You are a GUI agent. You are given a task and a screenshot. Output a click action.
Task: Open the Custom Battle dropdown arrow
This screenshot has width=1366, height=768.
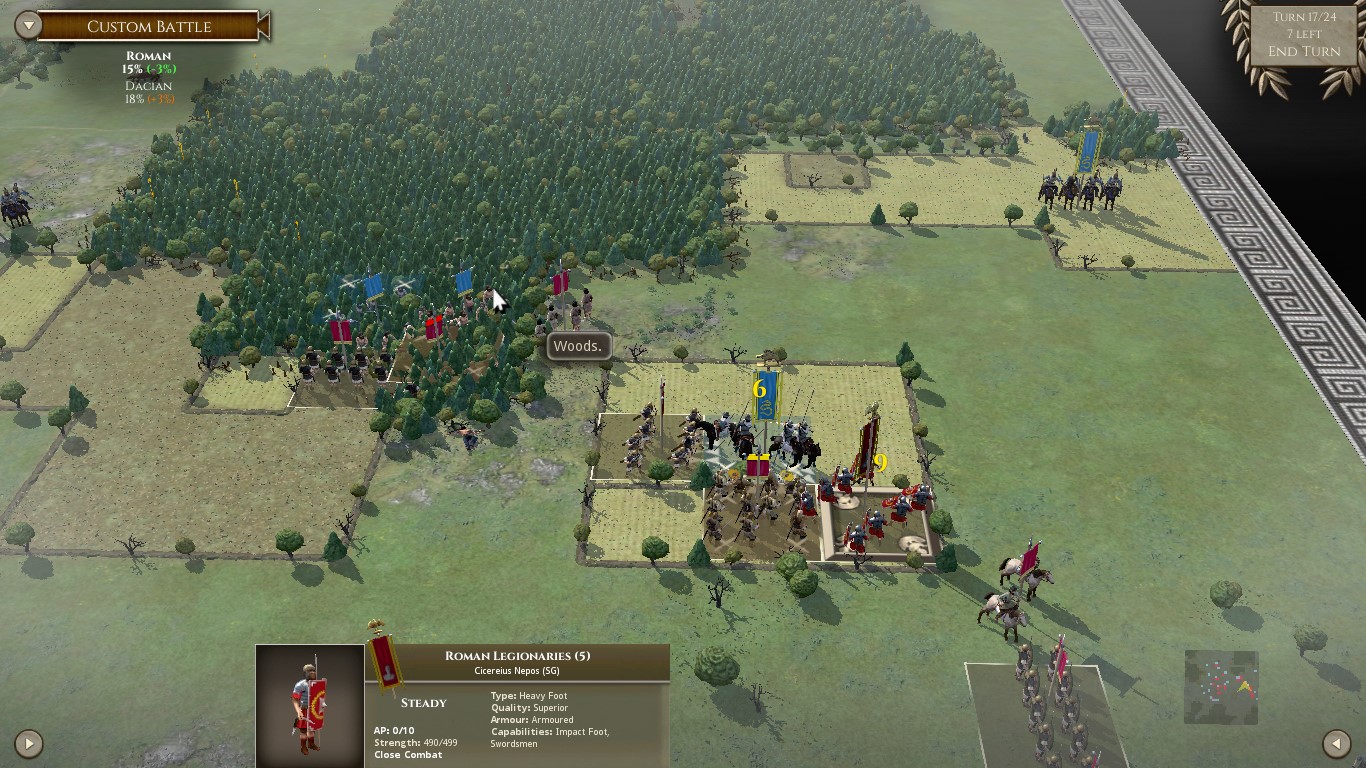click(x=28, y=26)
